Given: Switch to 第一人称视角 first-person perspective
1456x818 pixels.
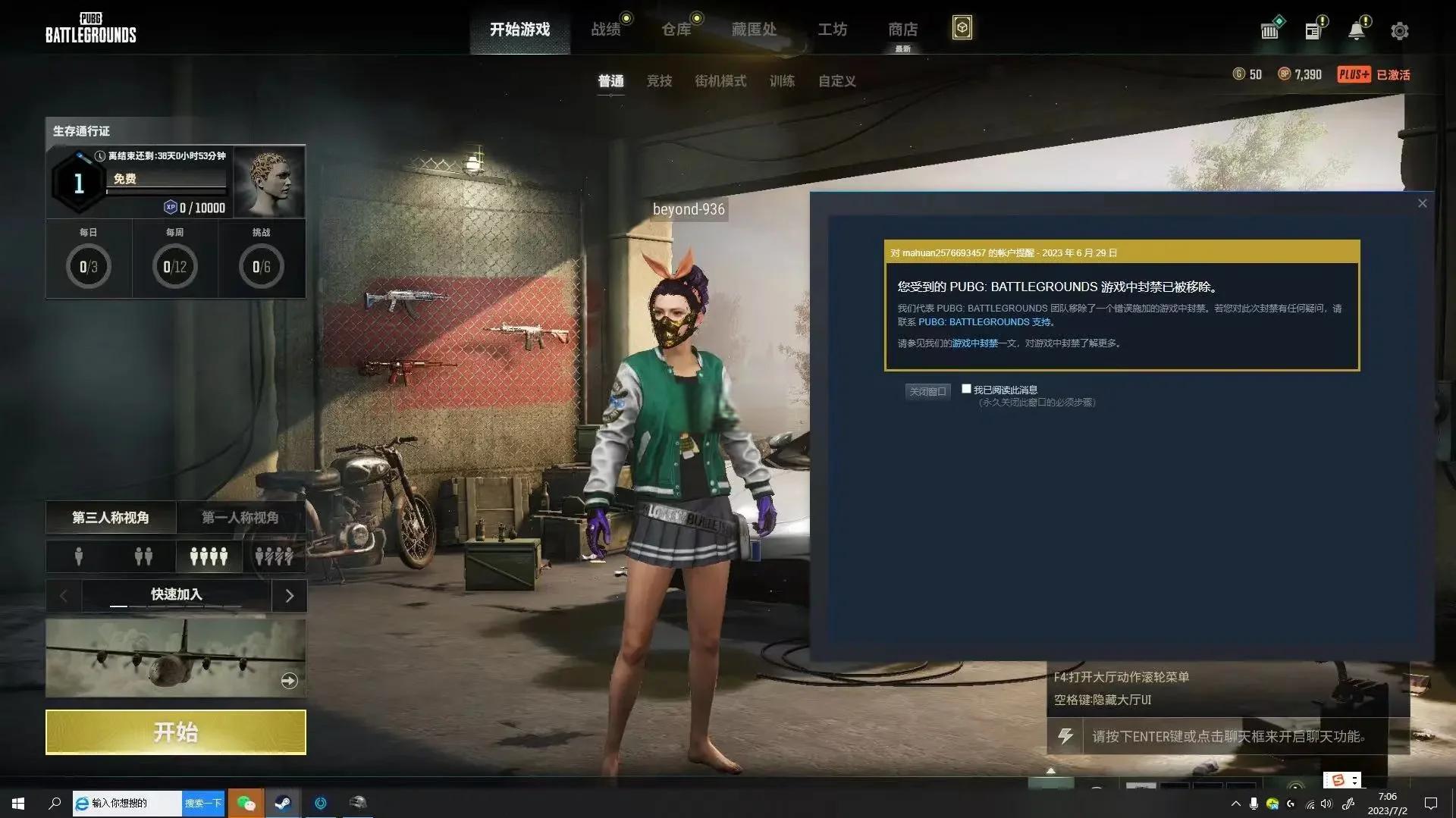Looking at the screenshot, I should [240, 518].
